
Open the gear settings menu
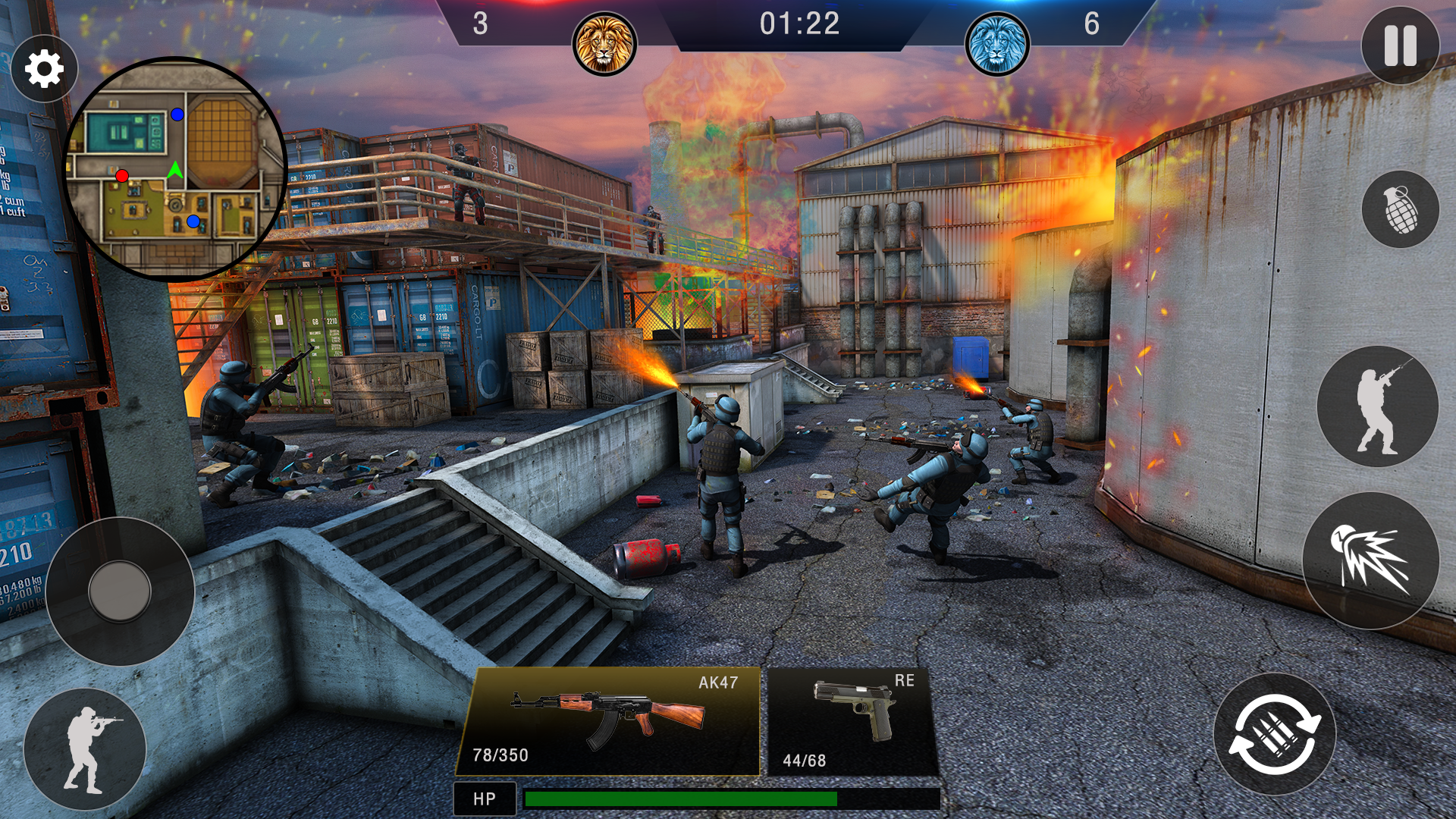[44, 70]
